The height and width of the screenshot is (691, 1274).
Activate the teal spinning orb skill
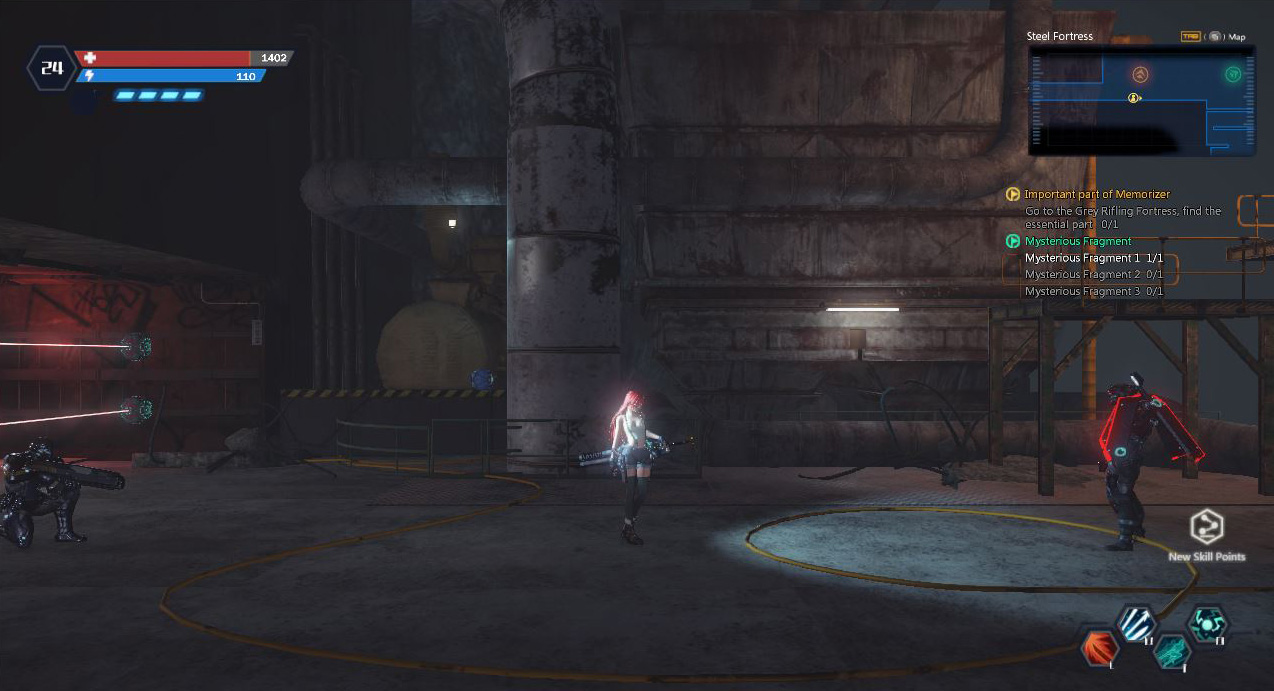coord(1207,624)
